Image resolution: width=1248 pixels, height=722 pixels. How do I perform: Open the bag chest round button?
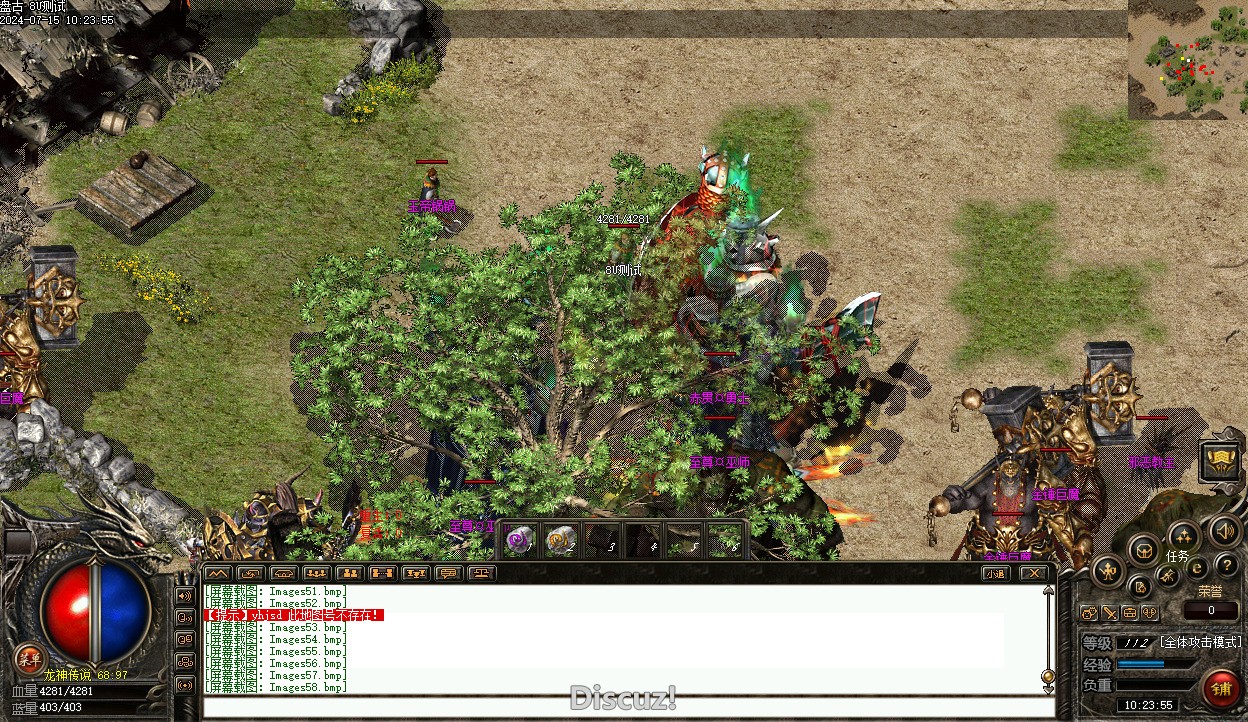point(1144,549)
